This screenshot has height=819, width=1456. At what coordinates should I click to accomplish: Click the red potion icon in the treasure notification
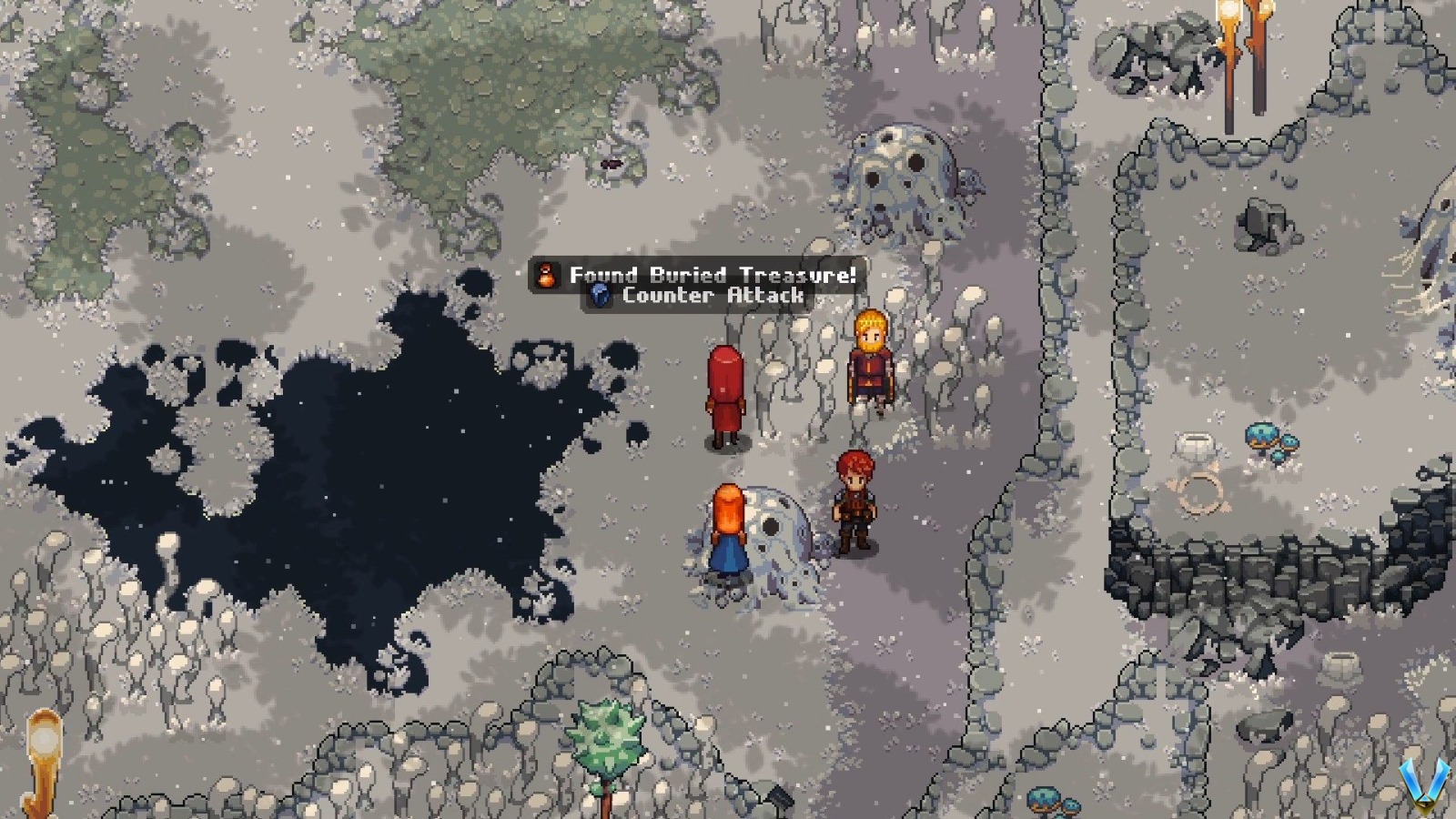pyautogui.click(x=546, y=275)
